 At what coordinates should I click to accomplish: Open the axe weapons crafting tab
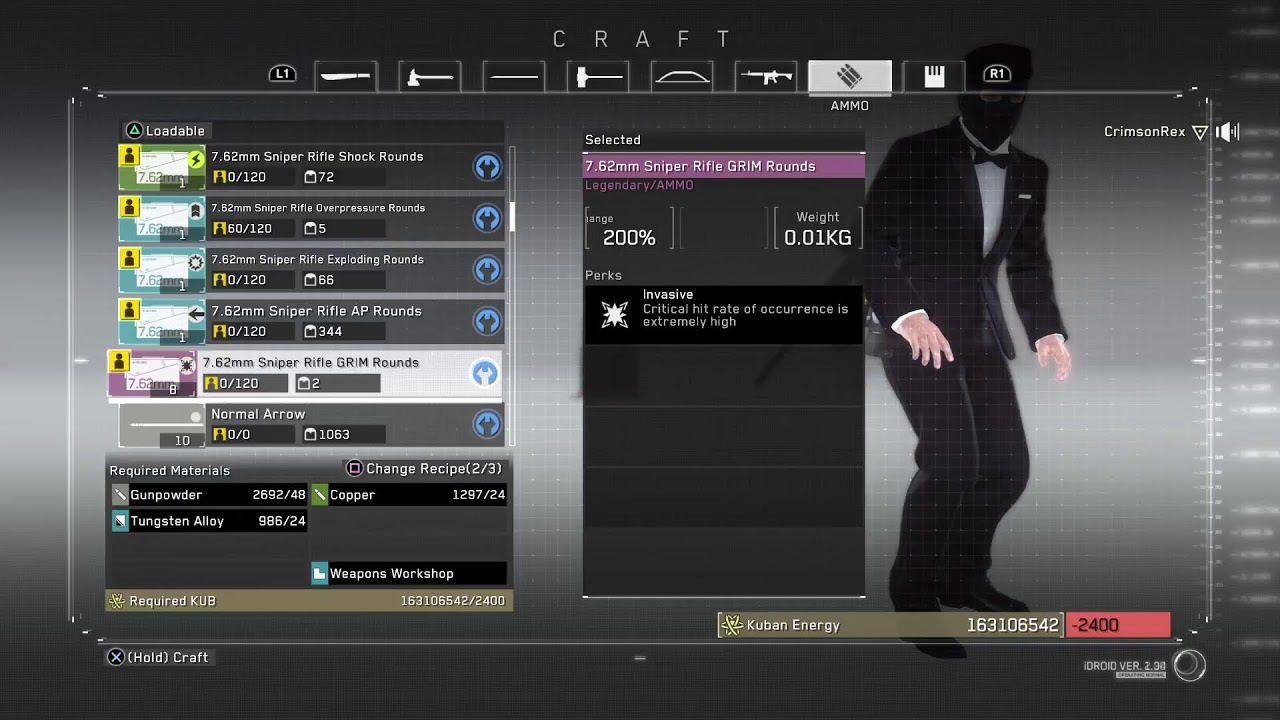point(429,76)
